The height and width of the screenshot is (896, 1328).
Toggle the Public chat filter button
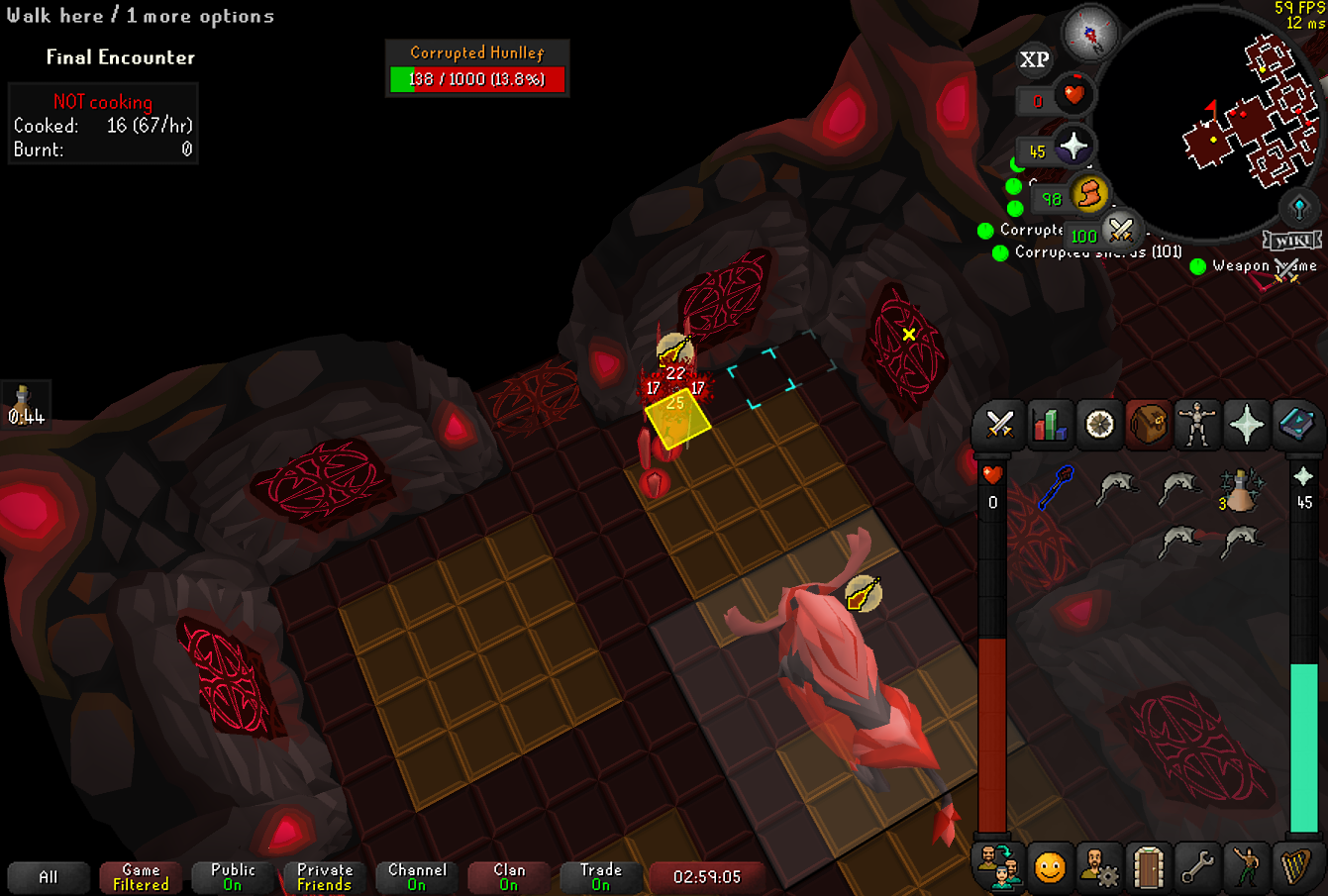tap(233, 877)
